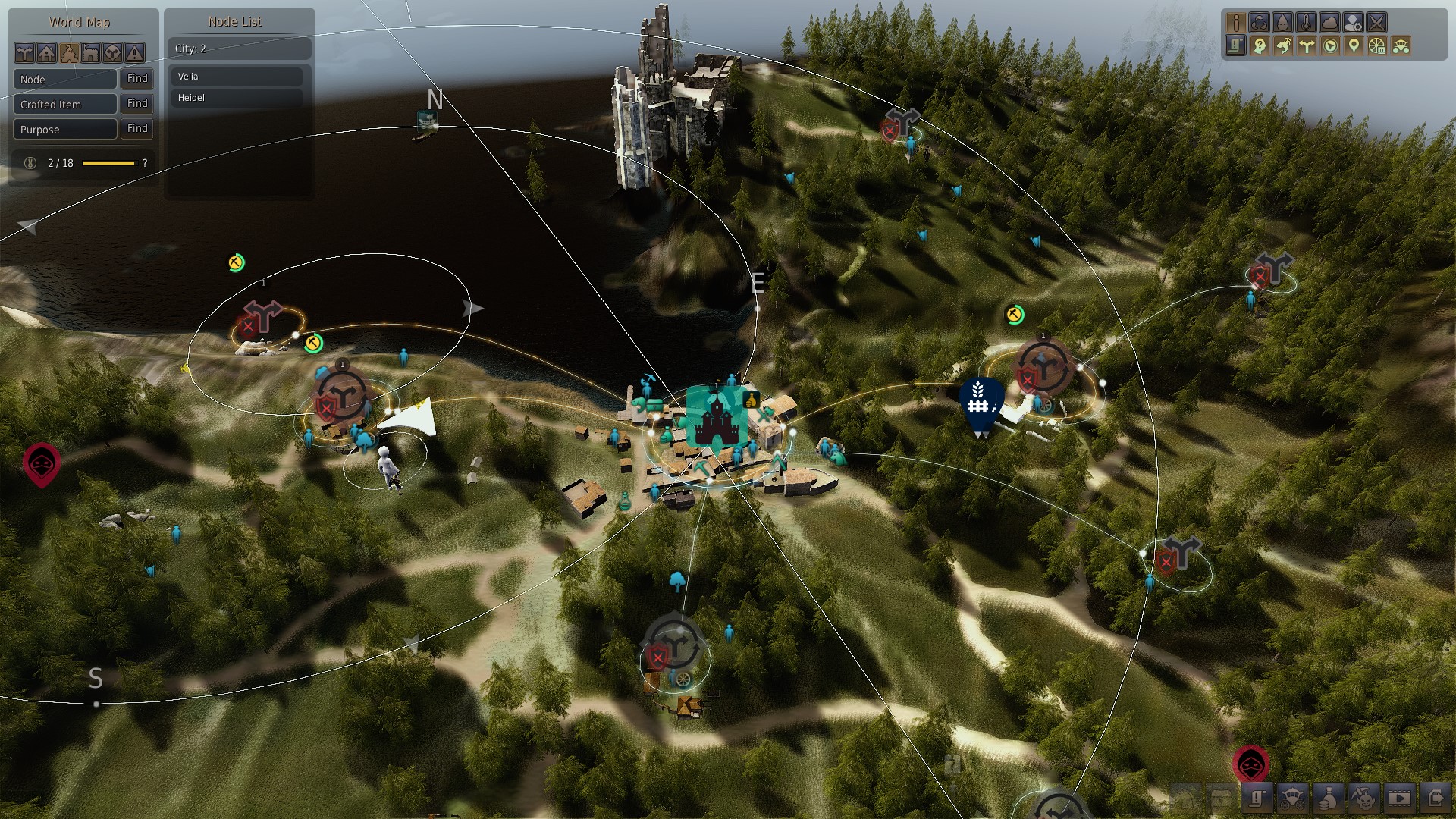
Task: Toggle the crossed swords map filter
Action: point(1376,22)
